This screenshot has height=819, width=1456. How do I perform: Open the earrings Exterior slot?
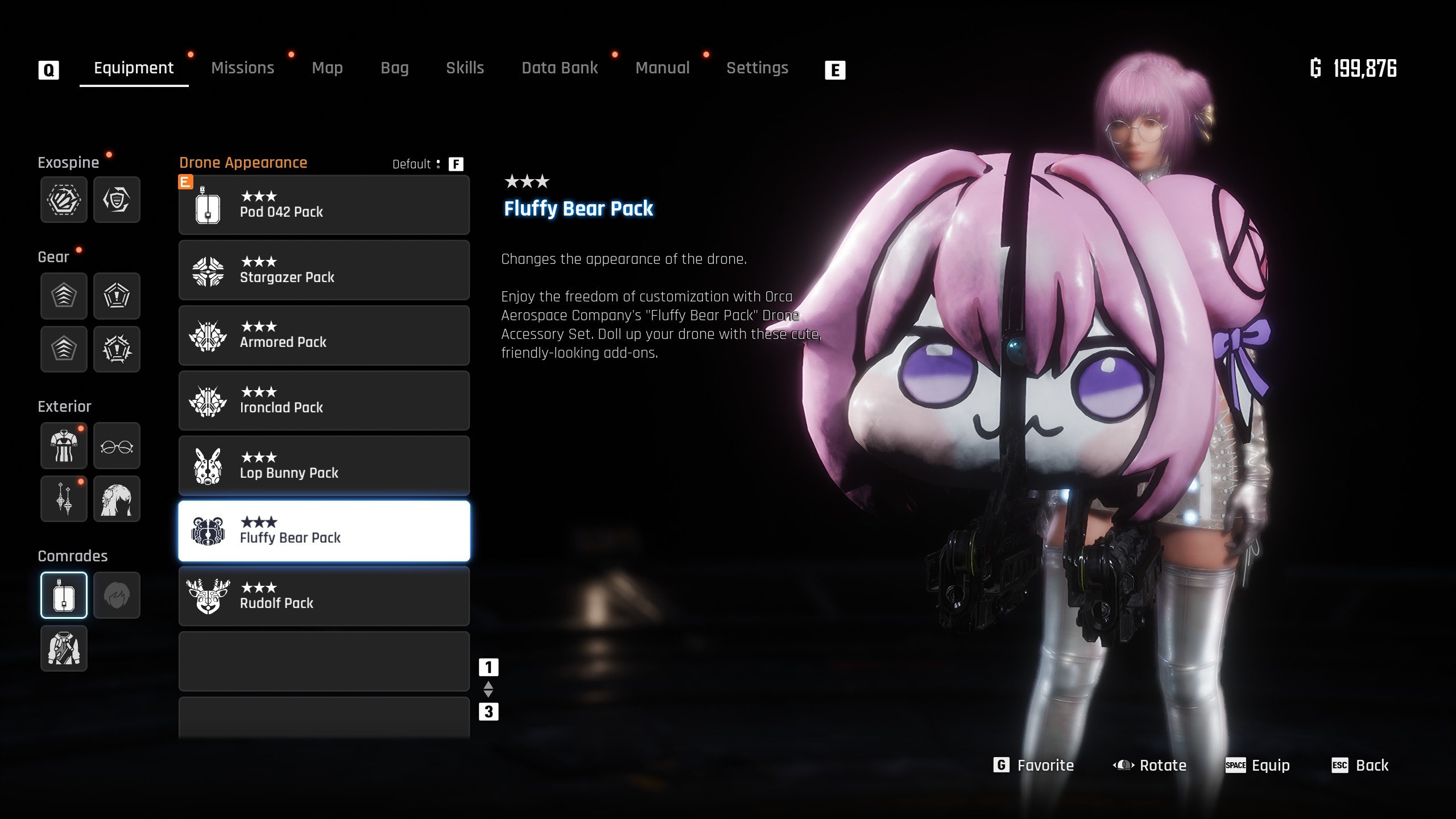(64, 499)
